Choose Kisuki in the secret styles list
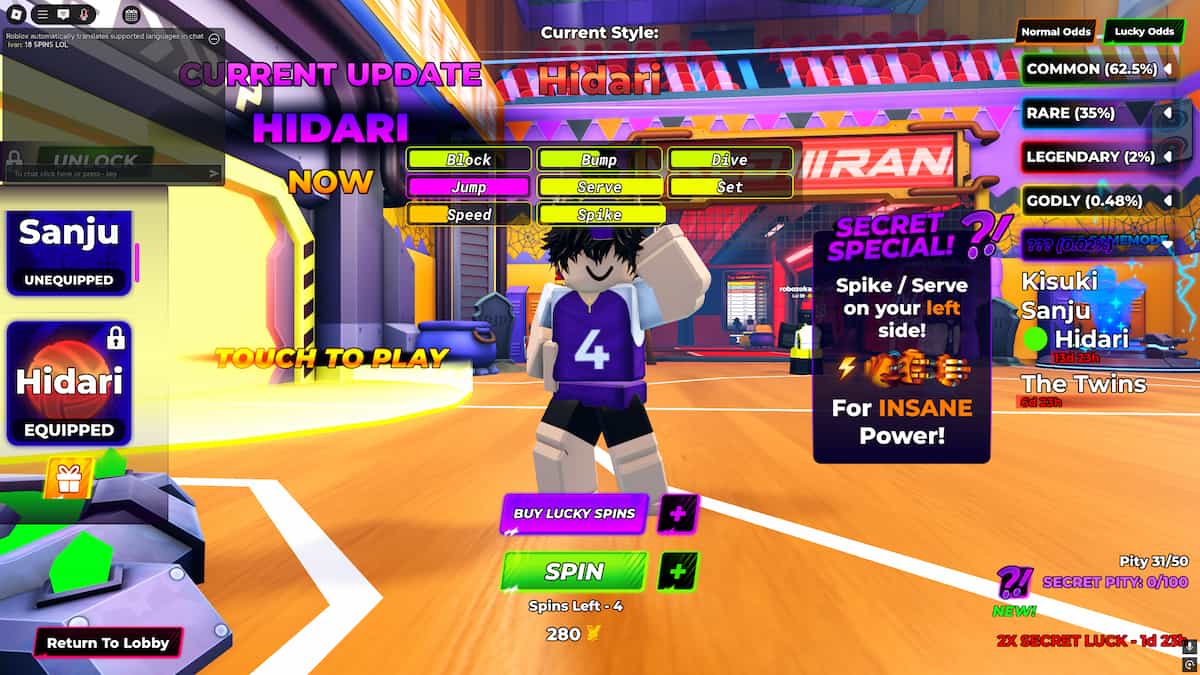This screenshot has width=1200, height=675. pos(1059,281)
